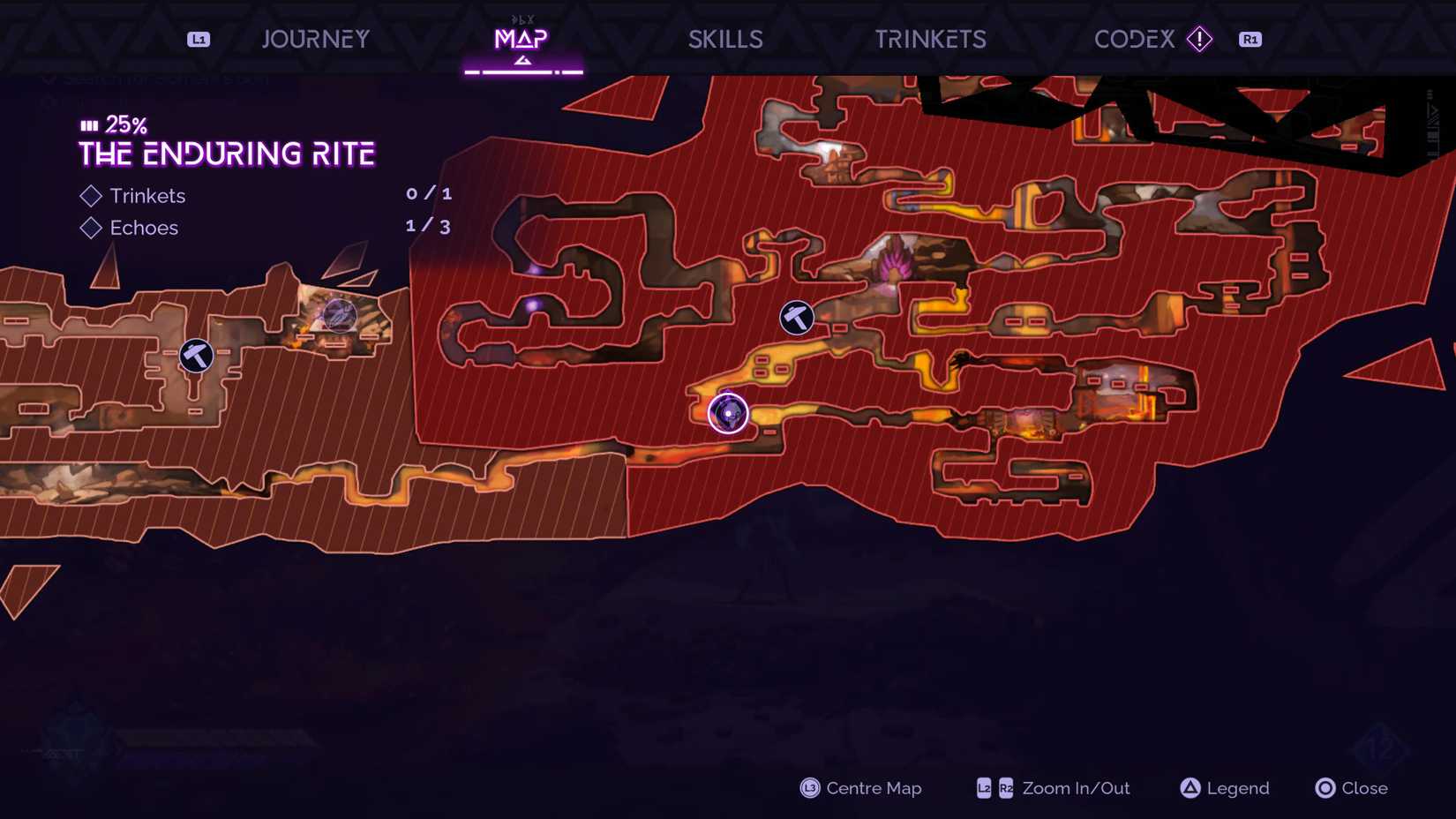
Task: Click the 25% completion progress bar
Action: pyautogui.click(x=90, y=124)
